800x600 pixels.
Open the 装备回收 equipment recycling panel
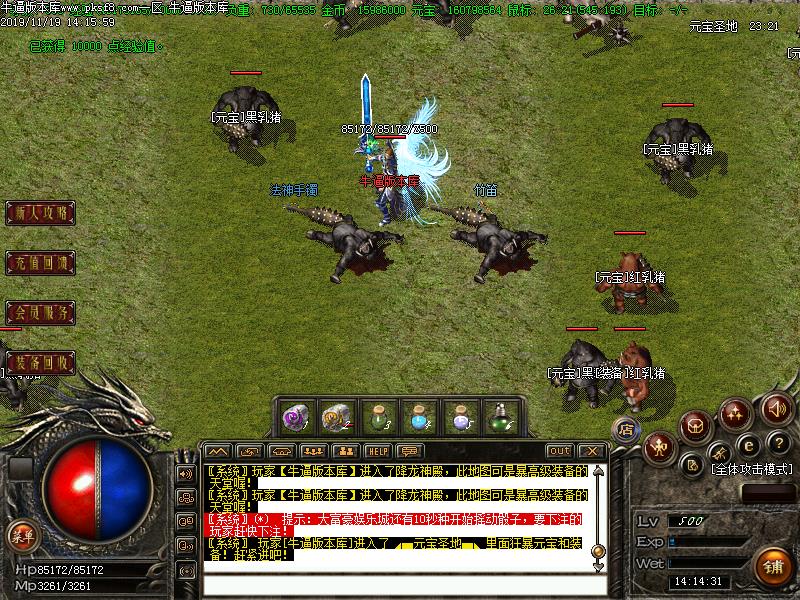pos(40,362)
